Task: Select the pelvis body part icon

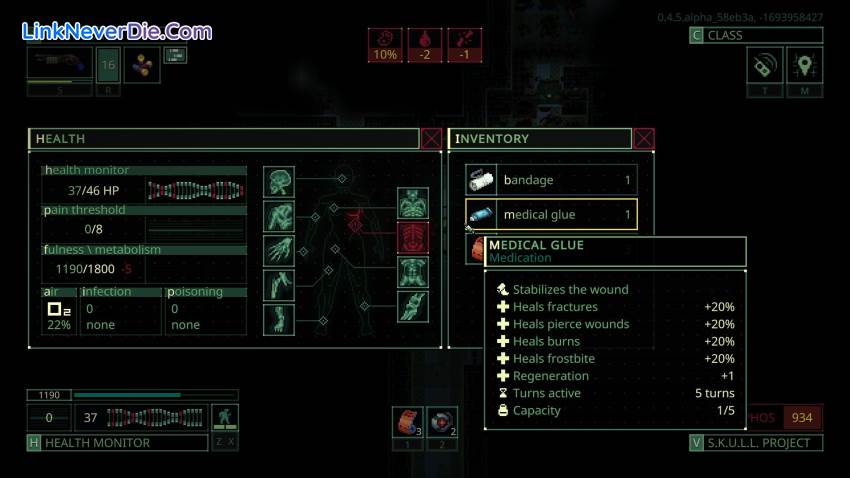Action: point(413,272)
